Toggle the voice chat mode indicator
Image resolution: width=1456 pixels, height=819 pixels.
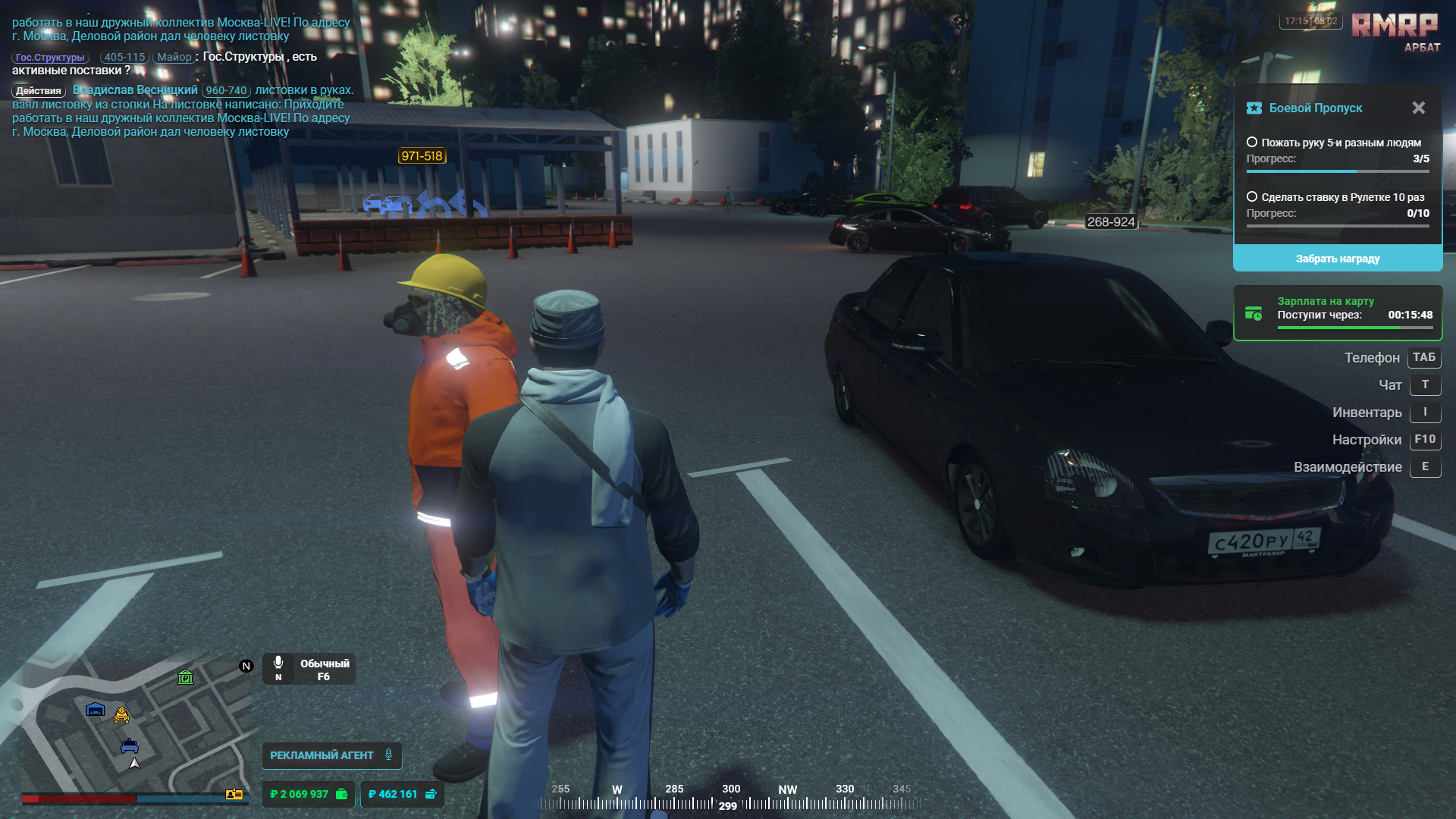point(309,670)
